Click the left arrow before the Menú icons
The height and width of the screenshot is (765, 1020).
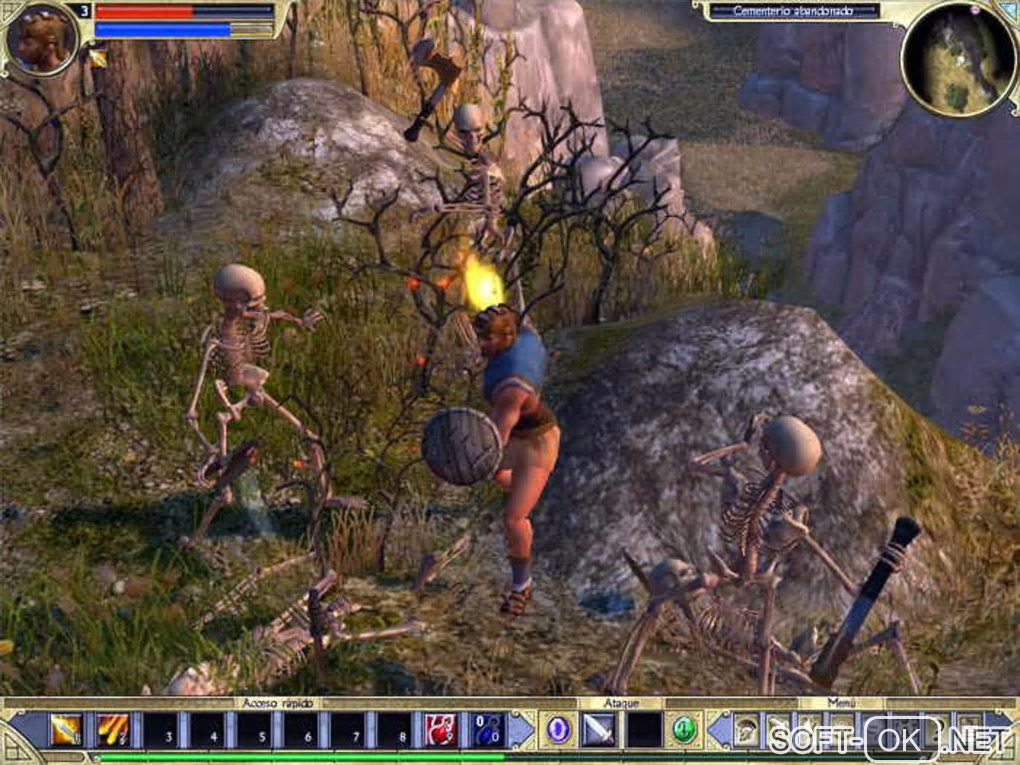719,730
